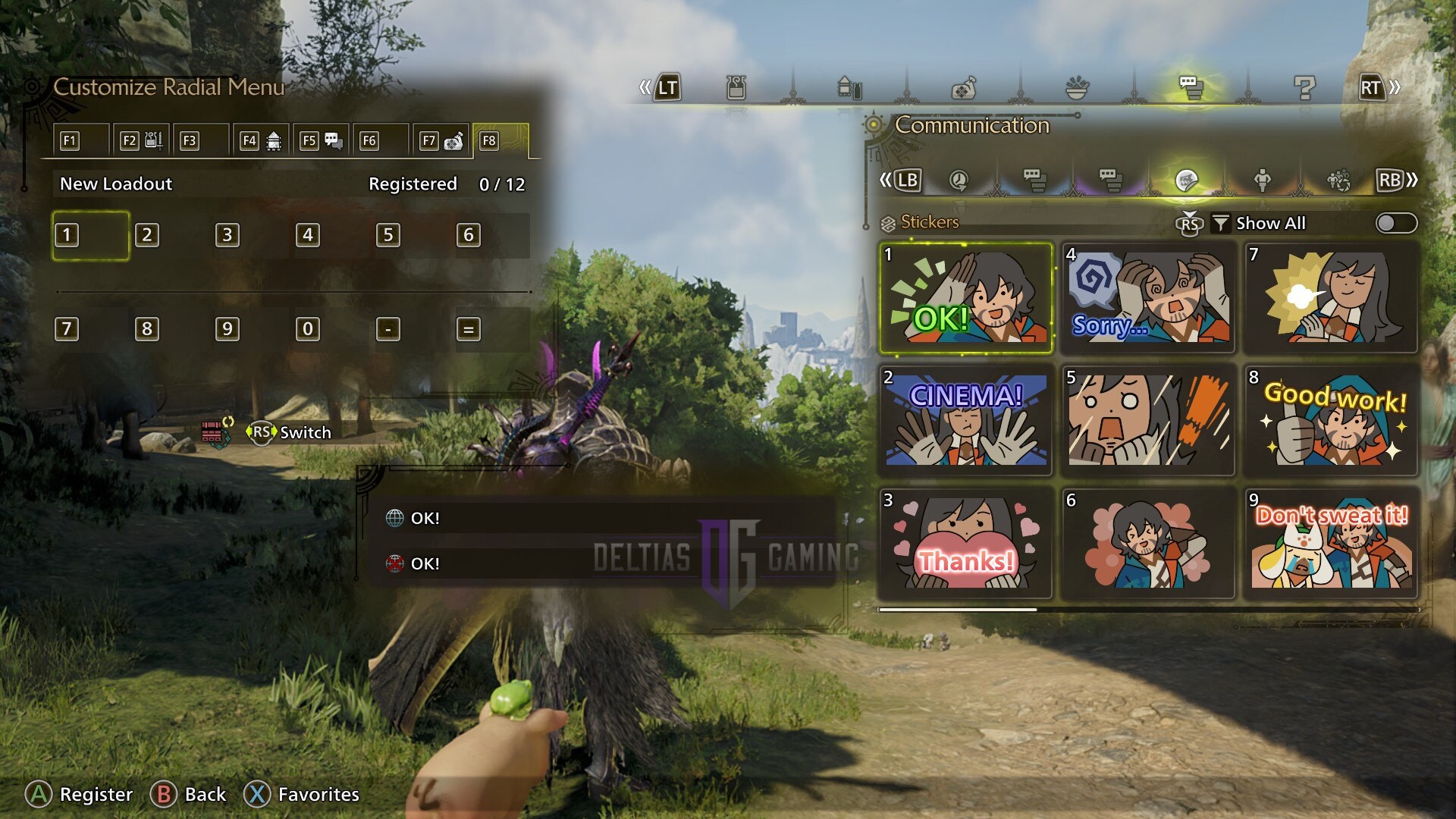1456x819 pixels.
Task: Open the clock icon subcategory tab
Action: 959,180
